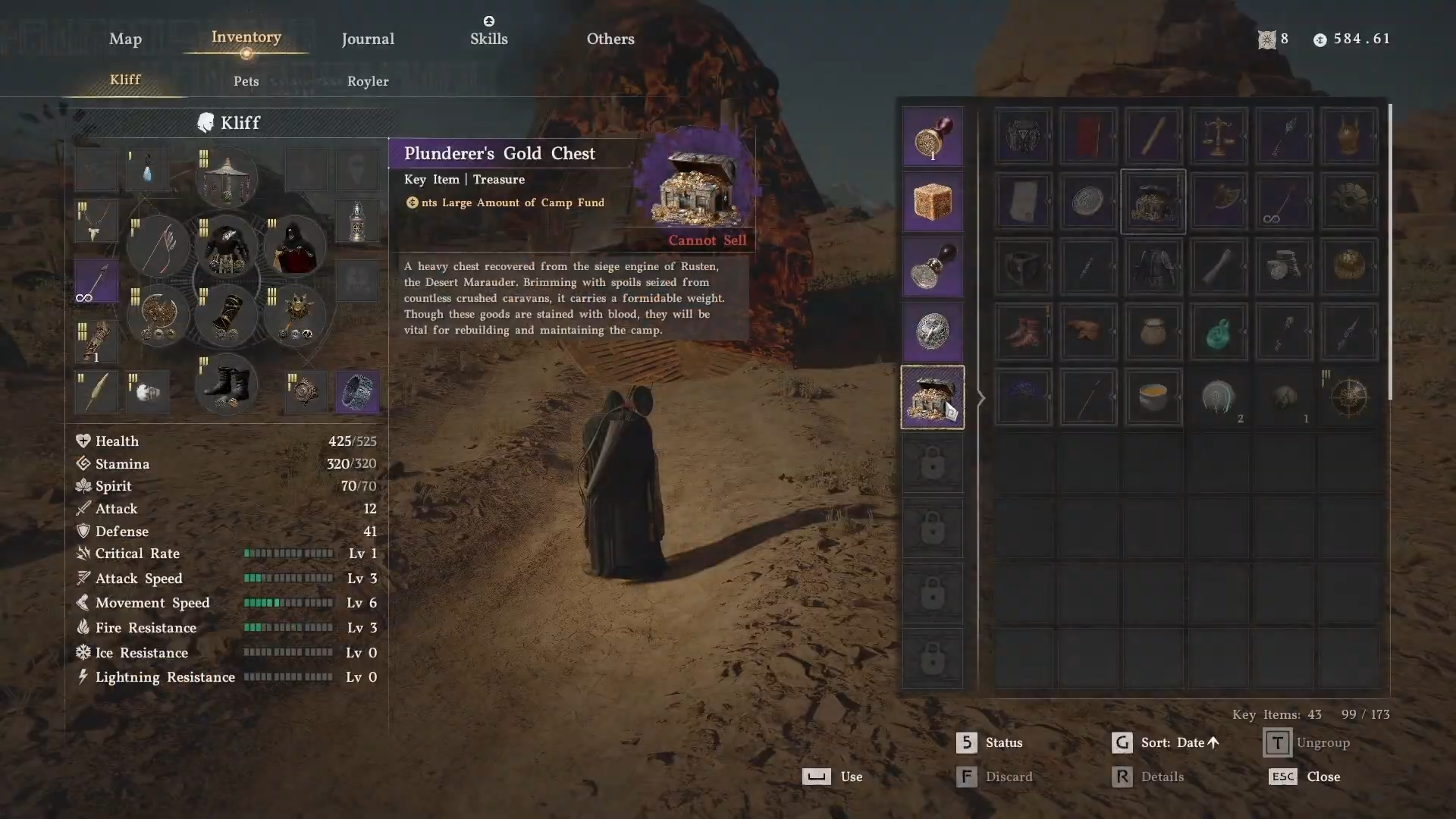
Task: Choose the teal serpent figurine slot
Action: 1218,332
